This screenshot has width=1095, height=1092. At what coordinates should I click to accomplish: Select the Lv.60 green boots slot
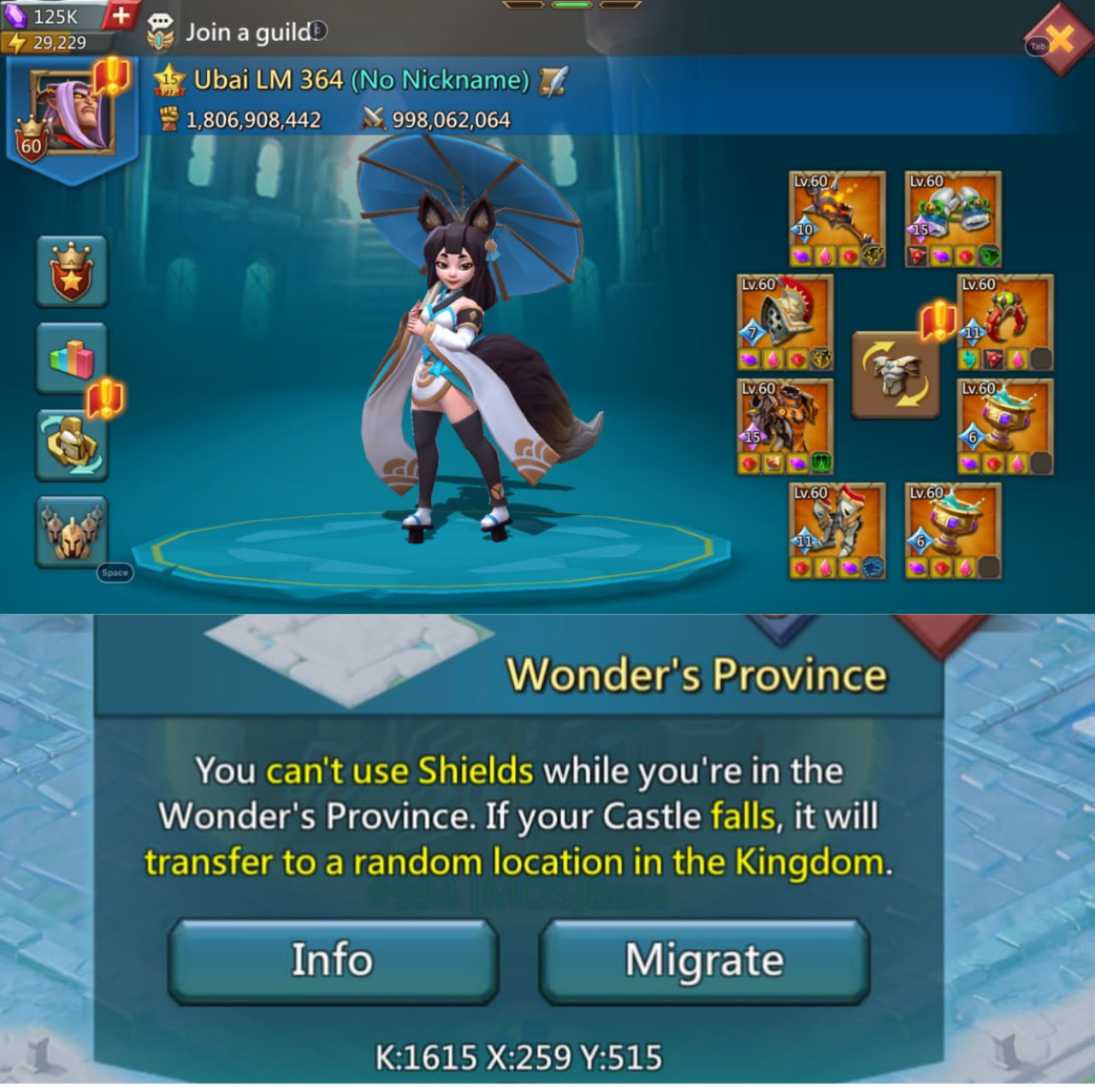tap(953, 219)
